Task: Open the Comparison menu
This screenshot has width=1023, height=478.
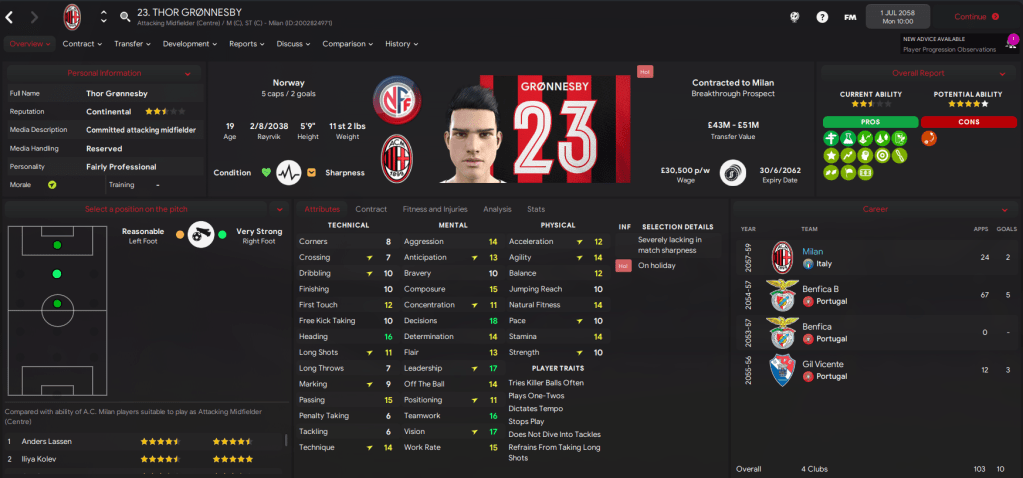Action: pyautogui.click(x=347, y=44)
